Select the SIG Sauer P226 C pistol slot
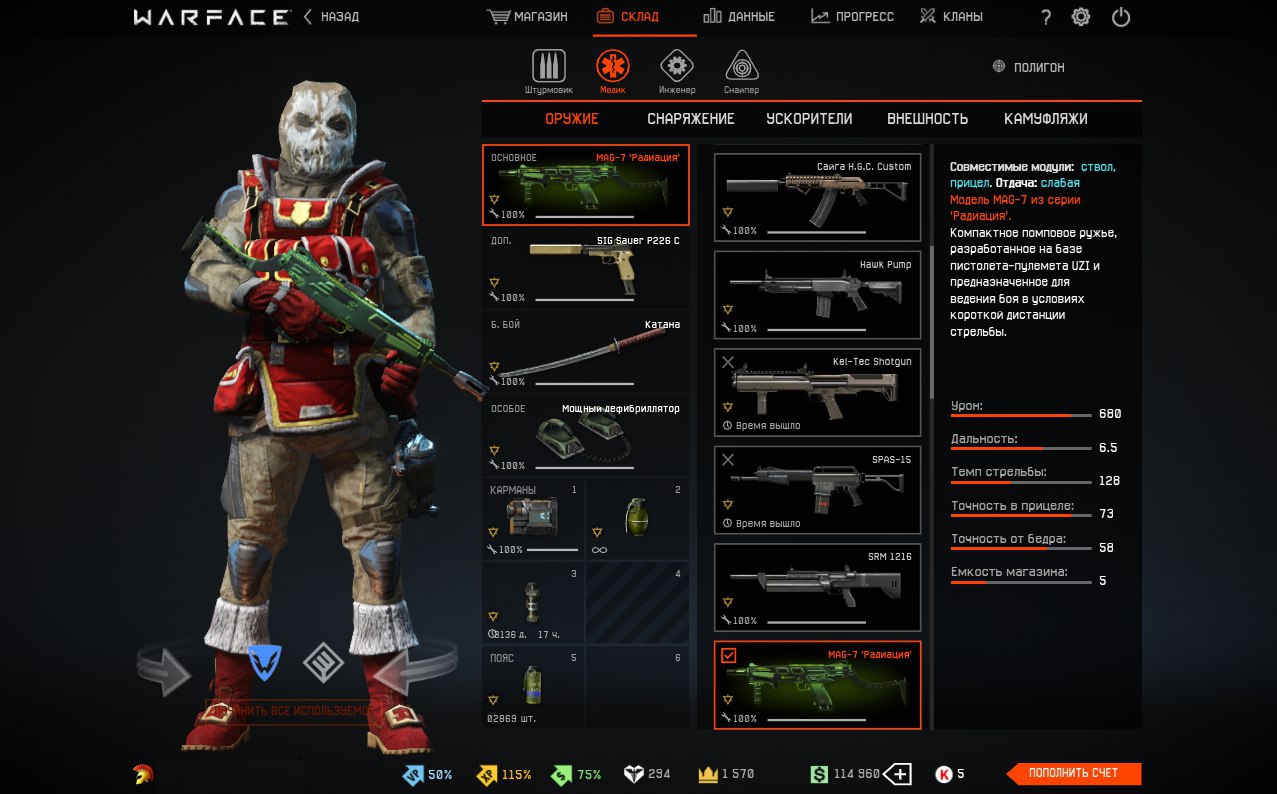 click(x=586, y=268)
